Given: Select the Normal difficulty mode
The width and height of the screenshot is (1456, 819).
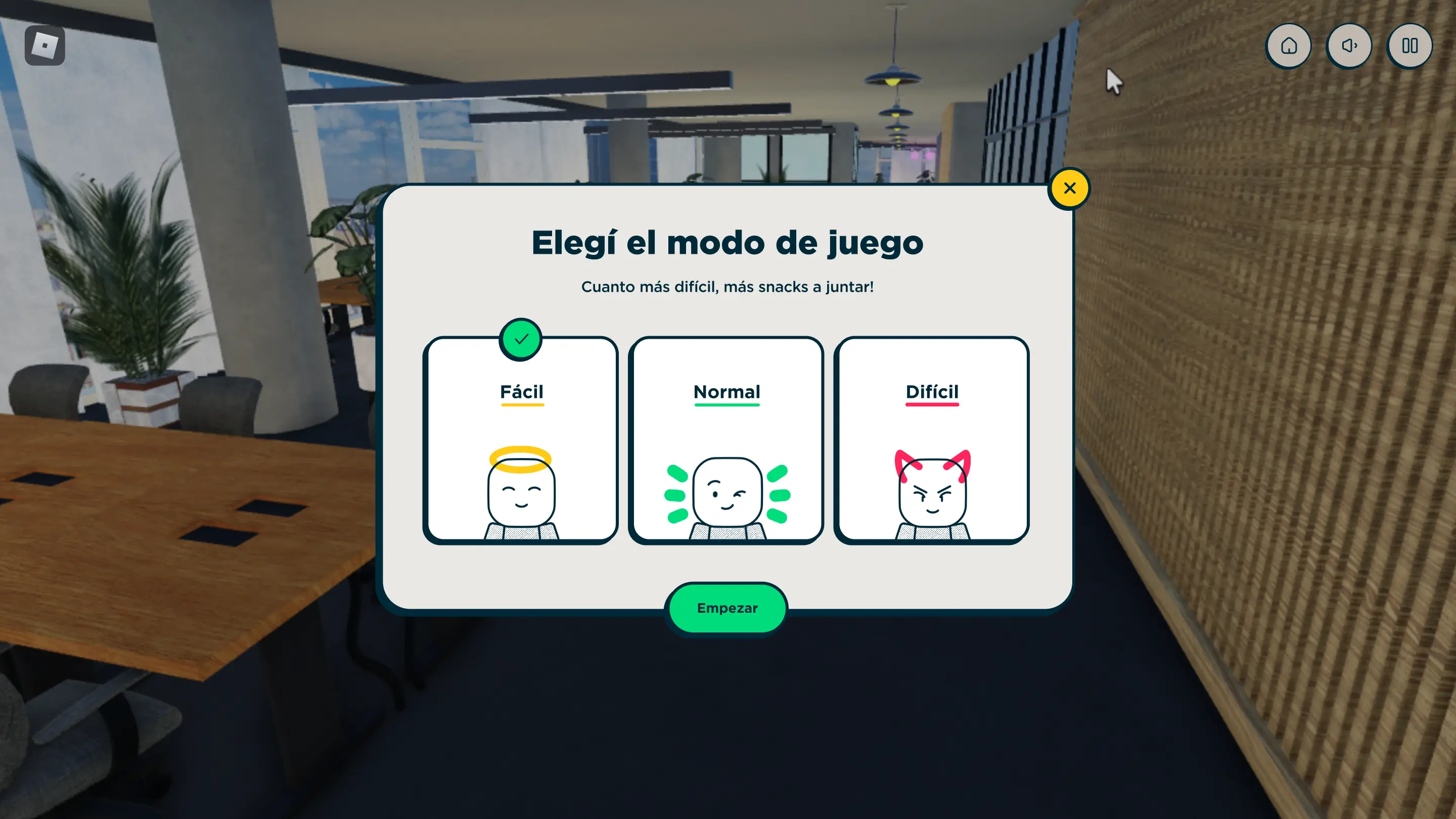Looking at the screenshot, I should (726, 441).
